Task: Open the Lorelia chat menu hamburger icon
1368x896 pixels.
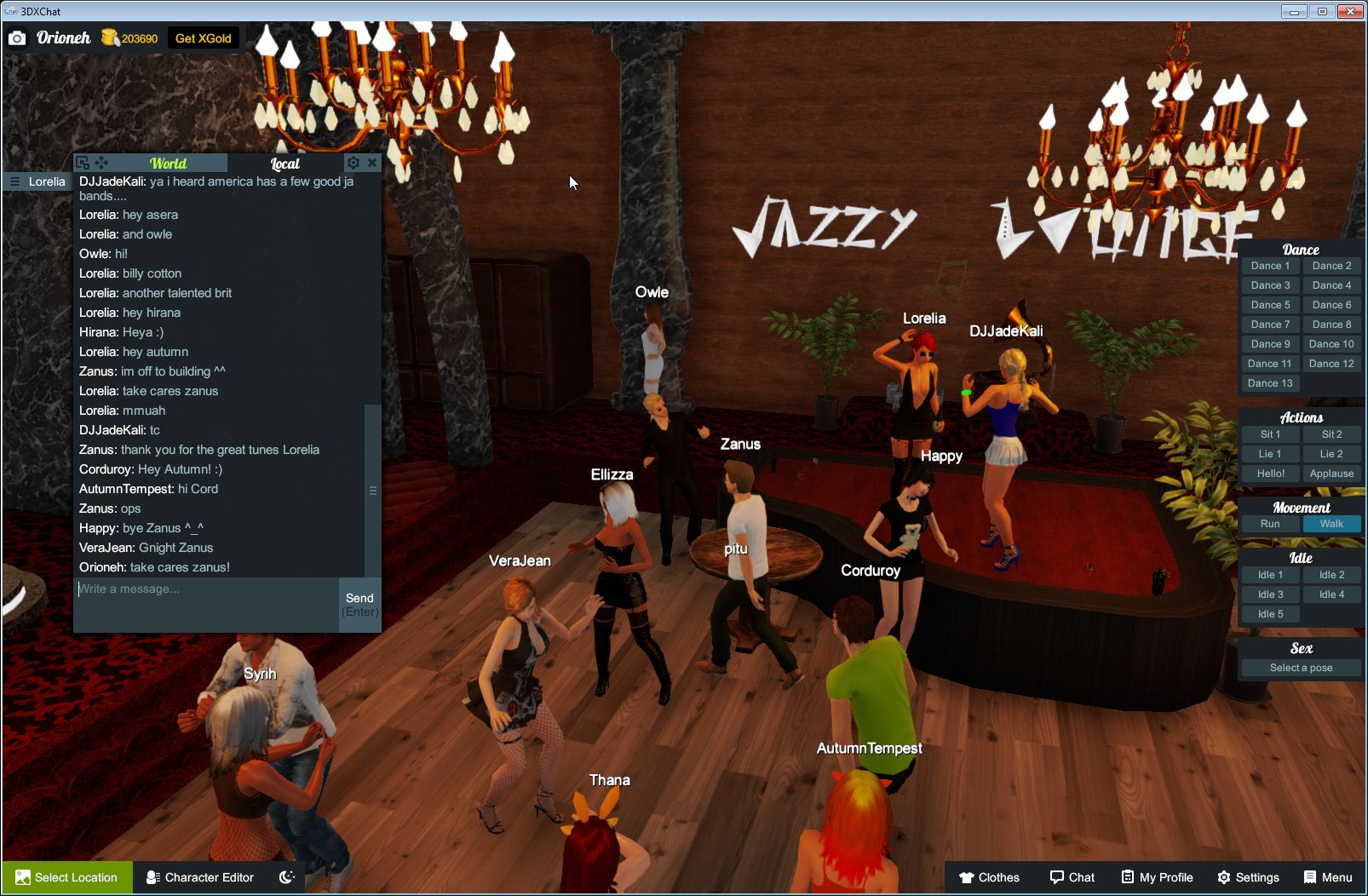Action: [x=14, y=181]
